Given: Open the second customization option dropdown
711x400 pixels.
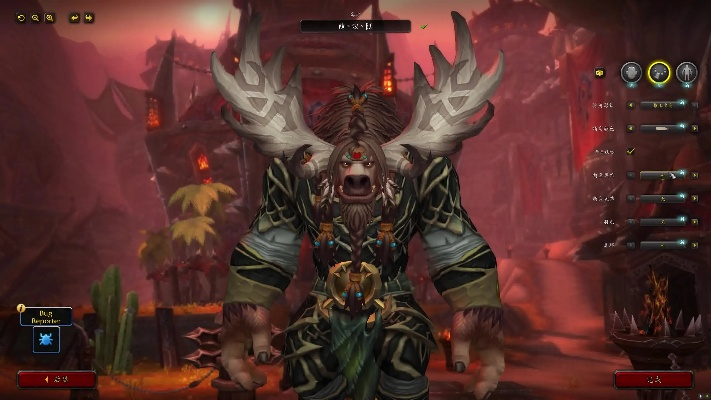Looking at the screenshot, I should 661,127.
